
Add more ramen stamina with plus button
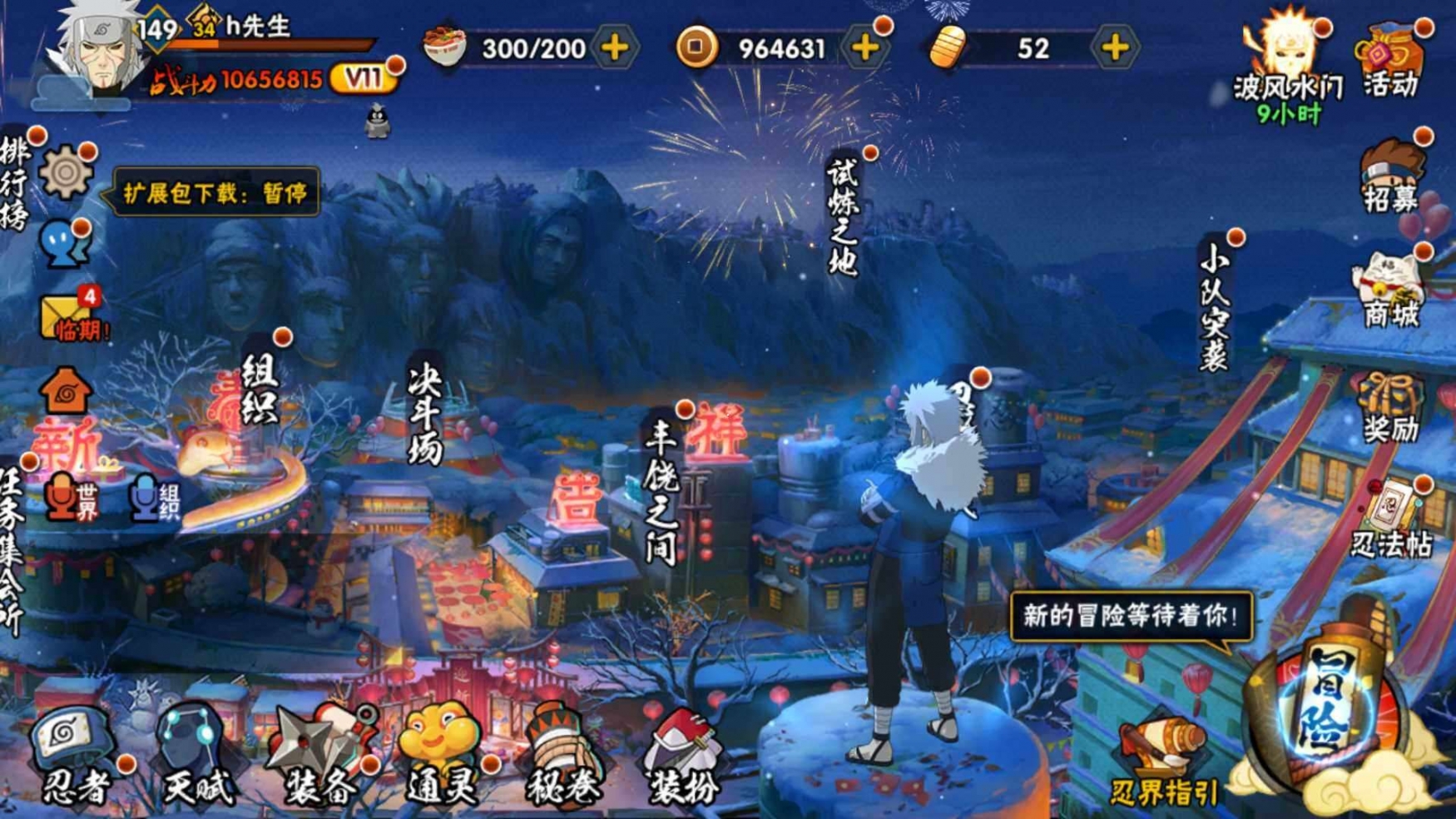615,47
